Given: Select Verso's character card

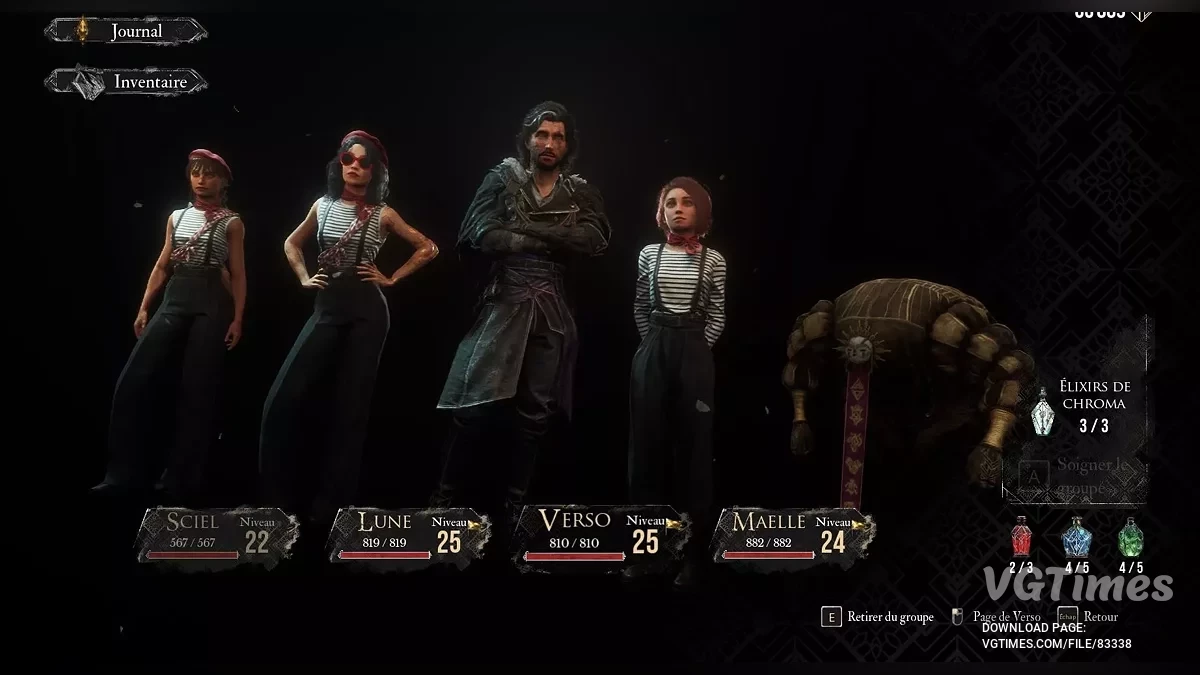Looking at the screenshot, I should (596, 534).
